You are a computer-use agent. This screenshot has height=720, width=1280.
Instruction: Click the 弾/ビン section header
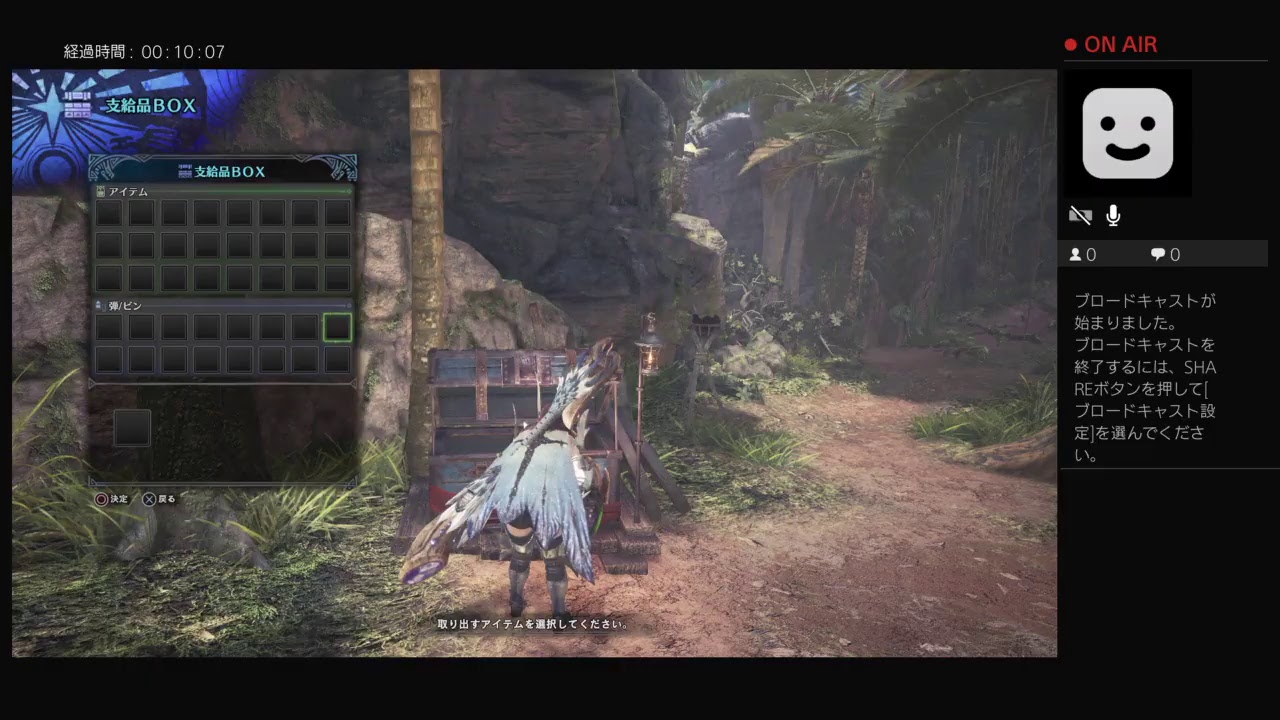(126, 305)
